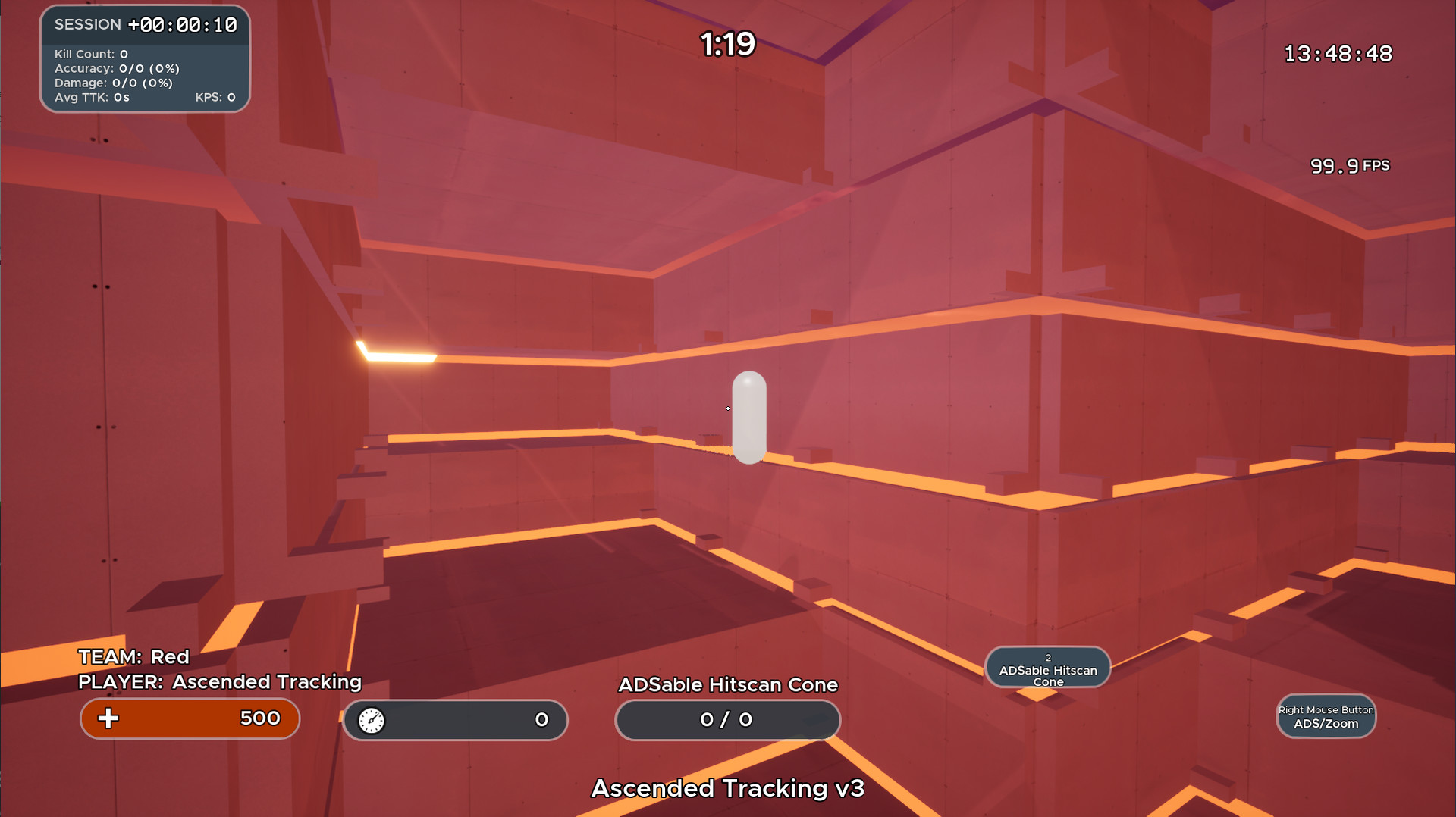Click the 99.9 FPS counter display
The image size is (1456, 817).
1350,165
